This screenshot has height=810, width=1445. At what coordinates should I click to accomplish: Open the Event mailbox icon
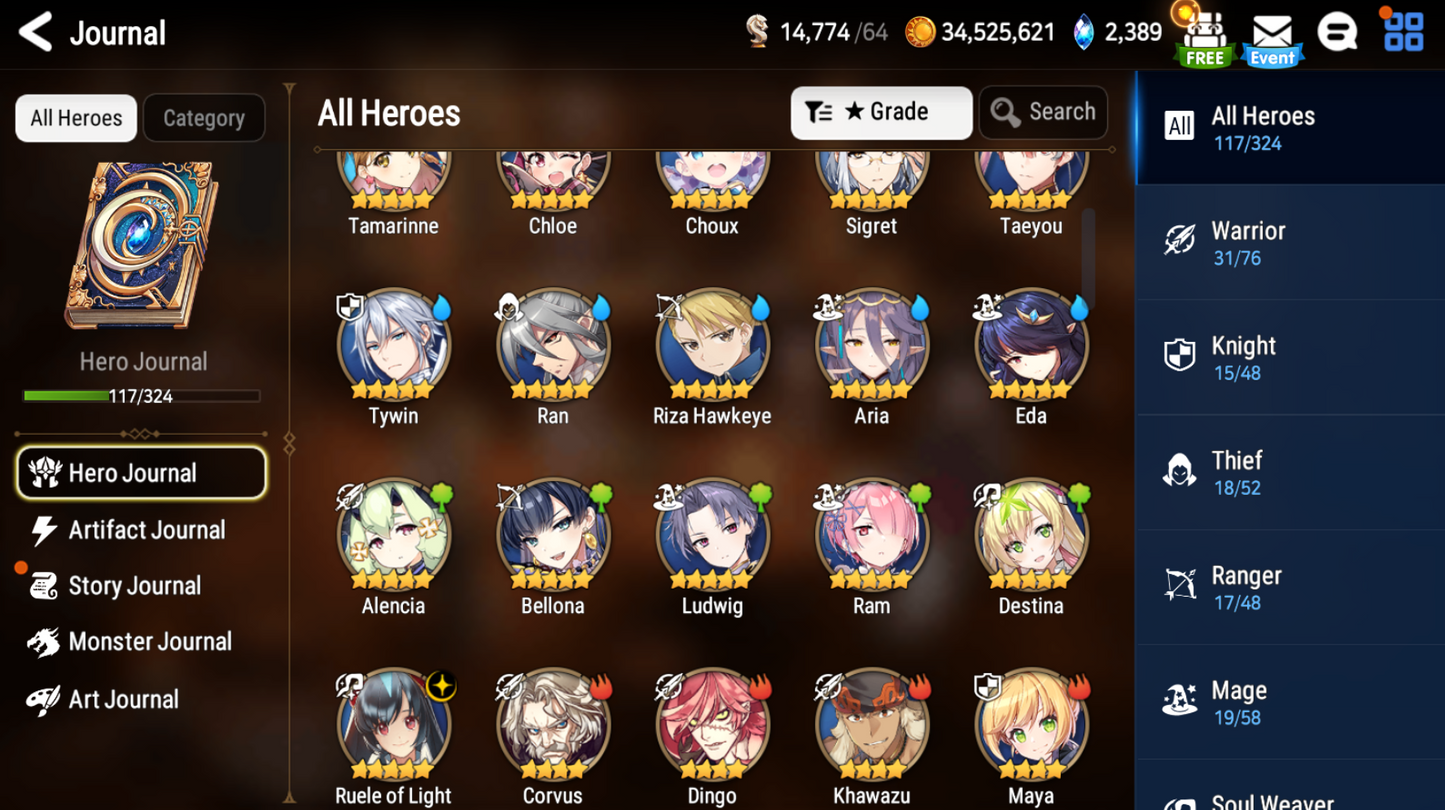(1272, 38)
